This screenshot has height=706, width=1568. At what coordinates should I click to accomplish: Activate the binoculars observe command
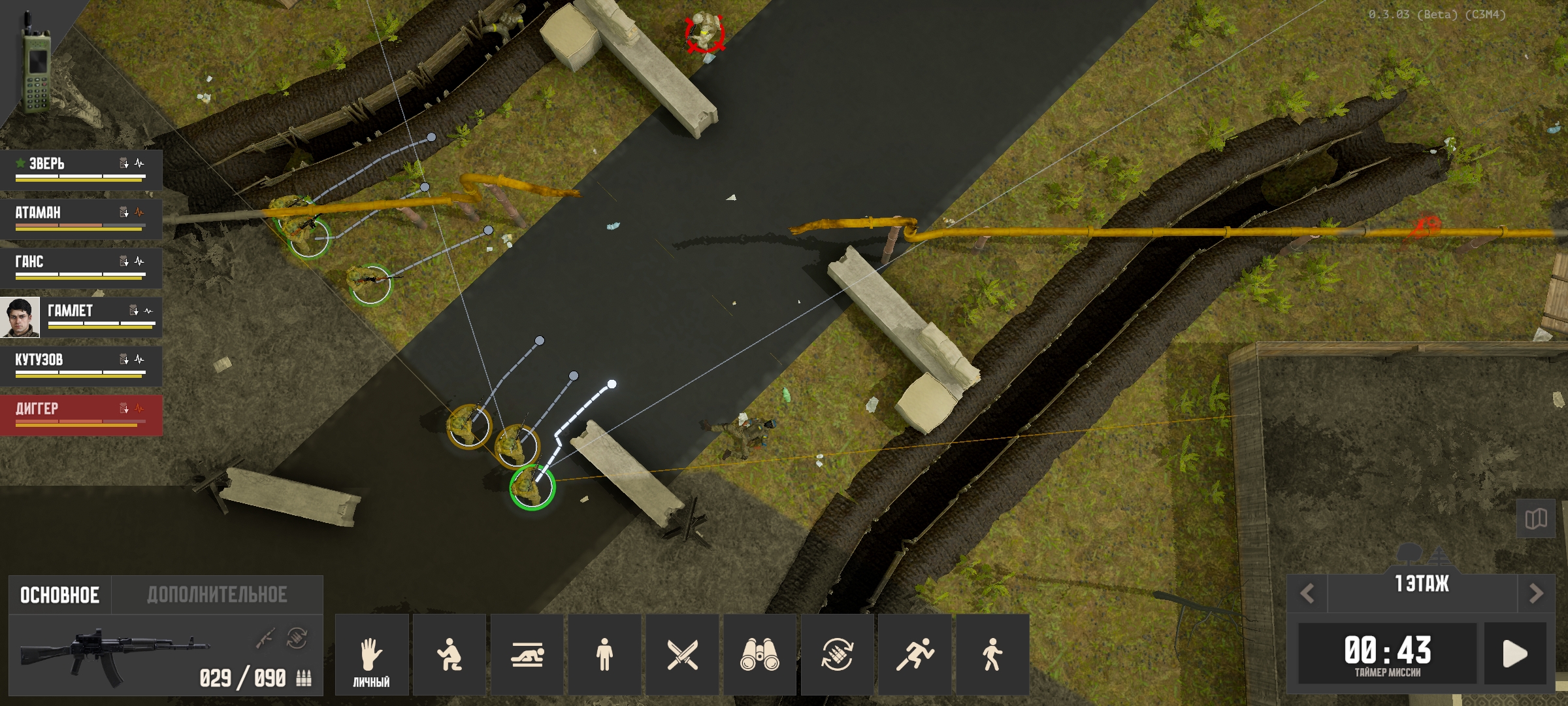pos(759,654)
